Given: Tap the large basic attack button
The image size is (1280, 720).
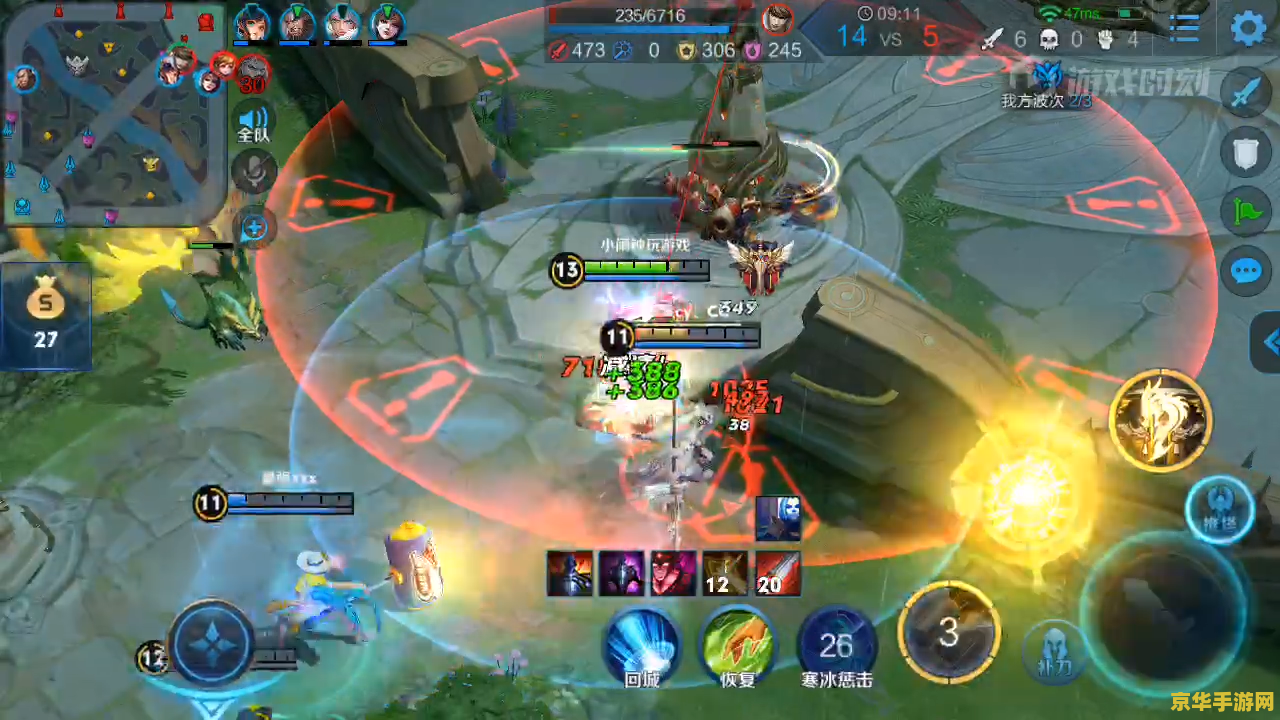Looking at the screenshot, I should [1165, 610].
